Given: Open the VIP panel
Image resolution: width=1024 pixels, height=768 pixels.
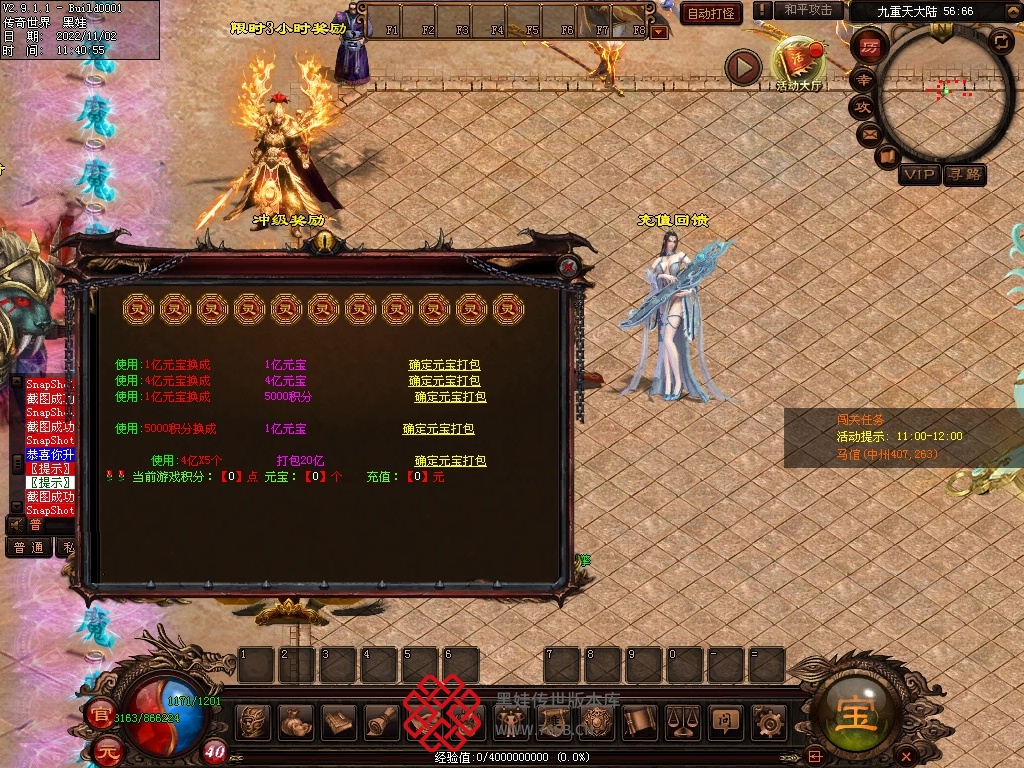Looking at the screenshot, I should (918, 175).
